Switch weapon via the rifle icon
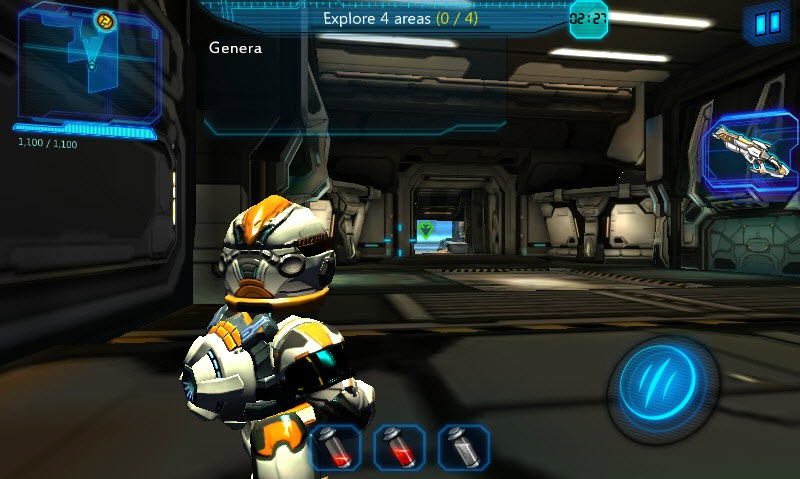The width and height of the screenshot is (800, 479). coord(749,152)
